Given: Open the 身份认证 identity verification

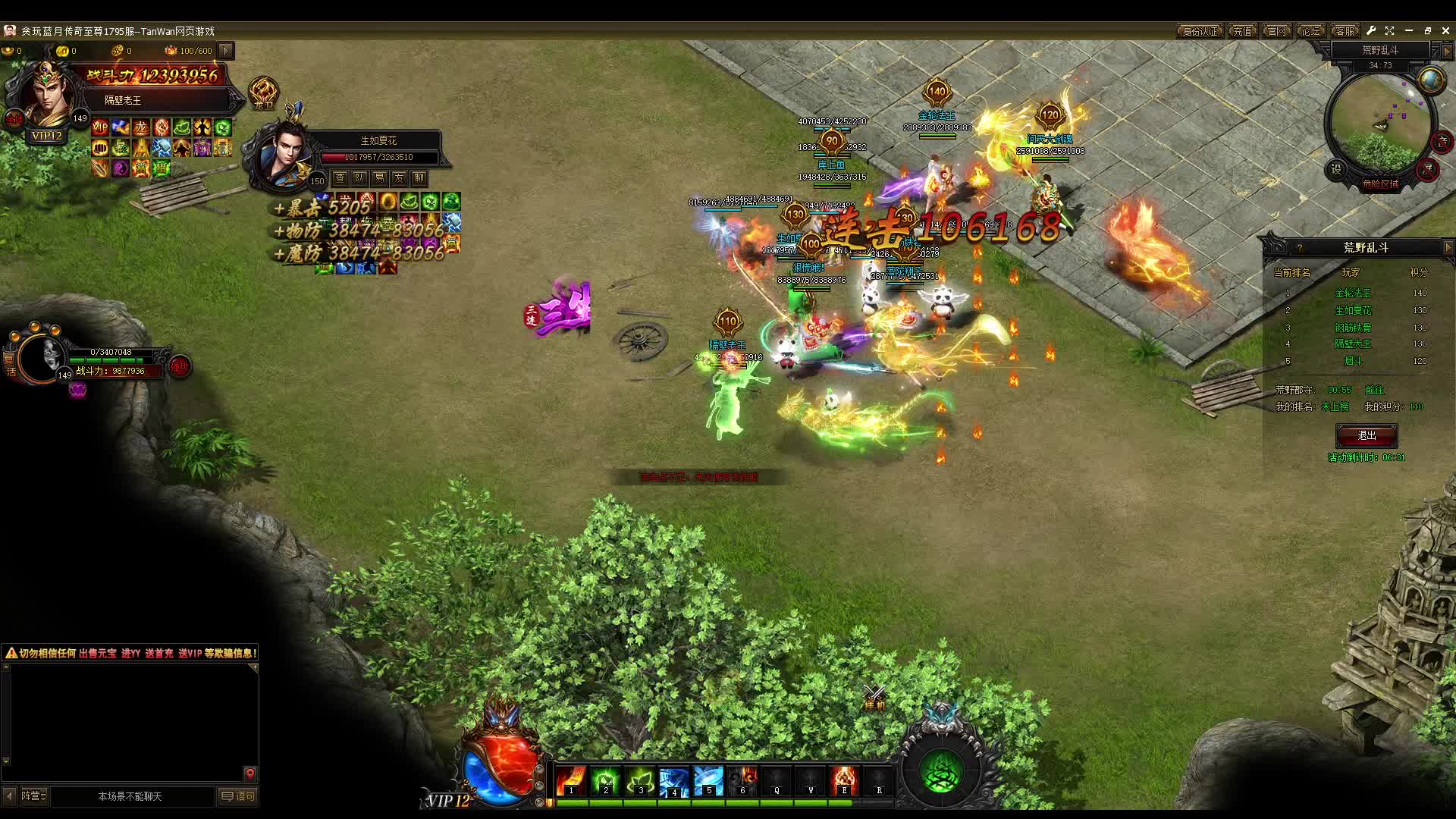Looking at the screenshot, I should [x=1200, y=31].
